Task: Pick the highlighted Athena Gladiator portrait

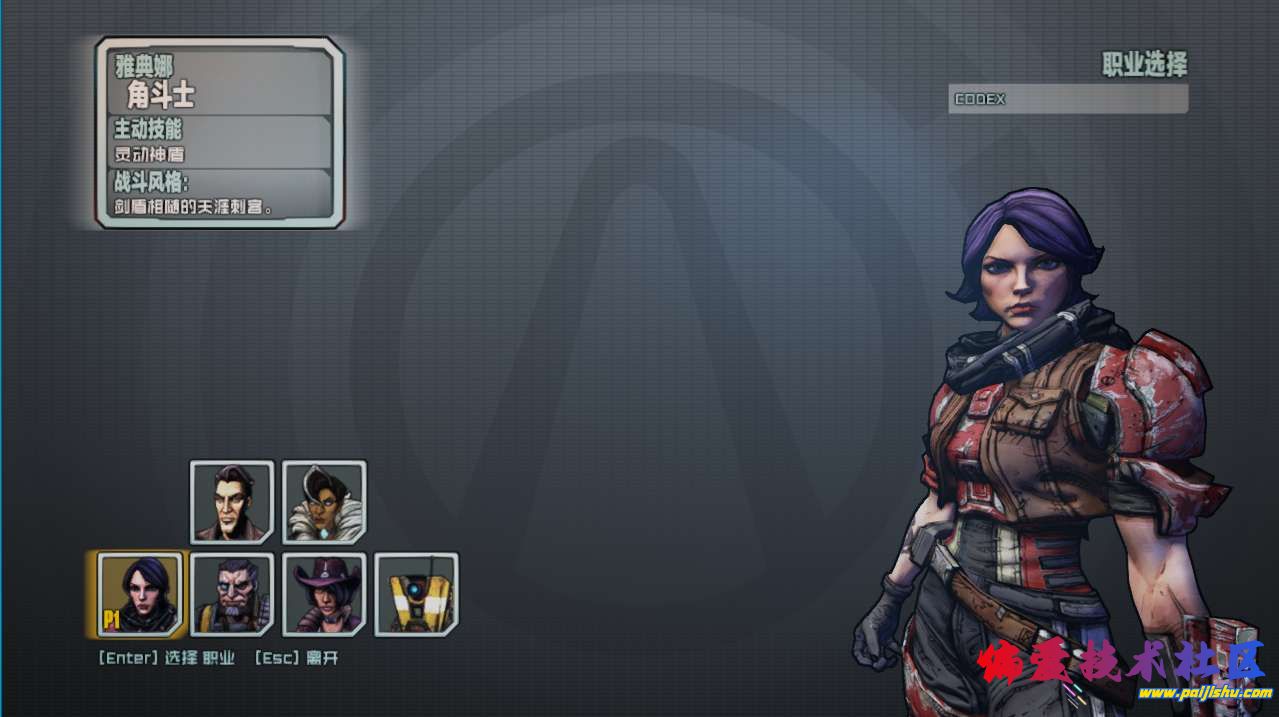Action: pyautogui.click(x=140, y=594)
